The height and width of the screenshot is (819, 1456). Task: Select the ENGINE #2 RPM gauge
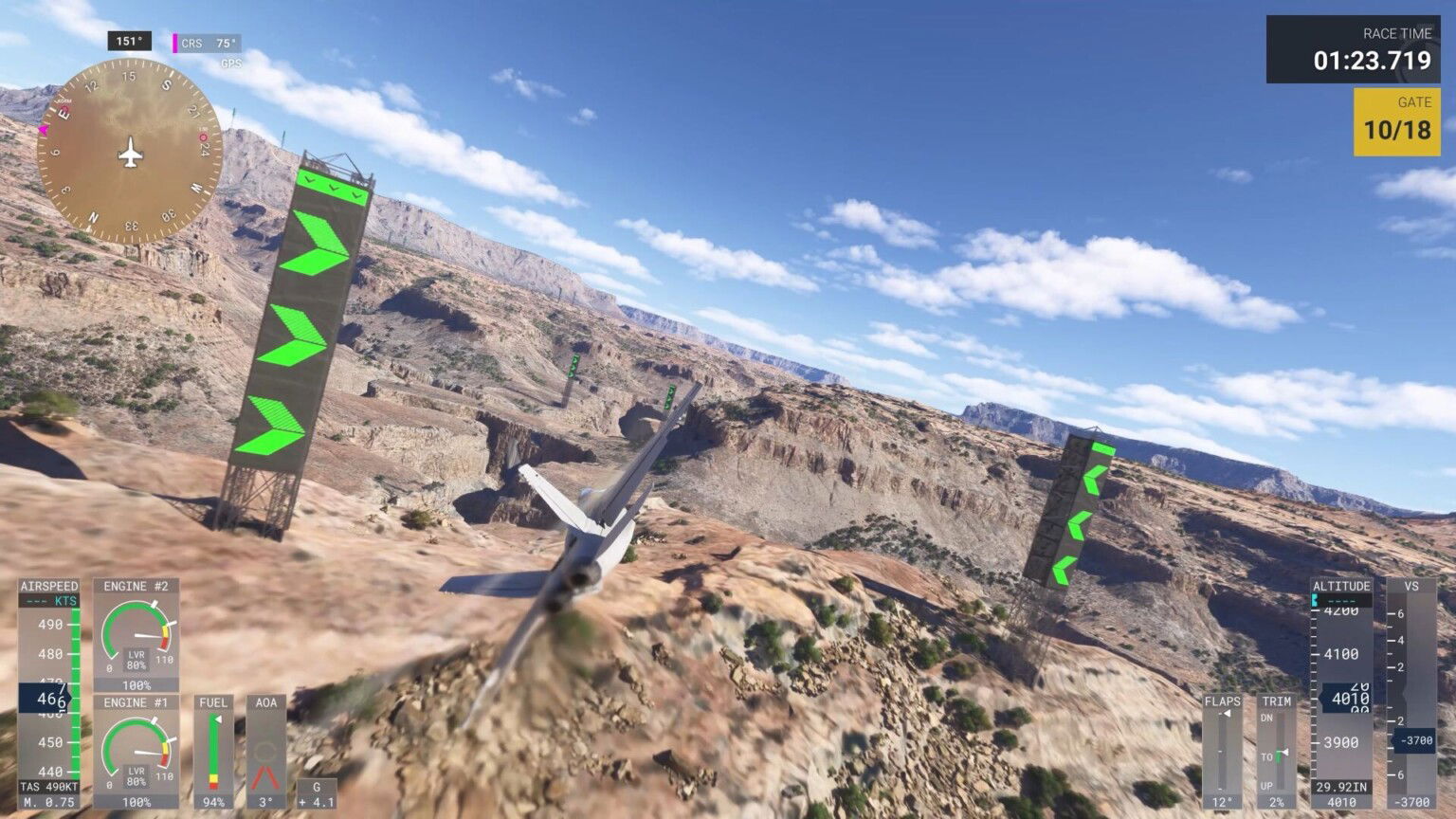coord(138,635)
